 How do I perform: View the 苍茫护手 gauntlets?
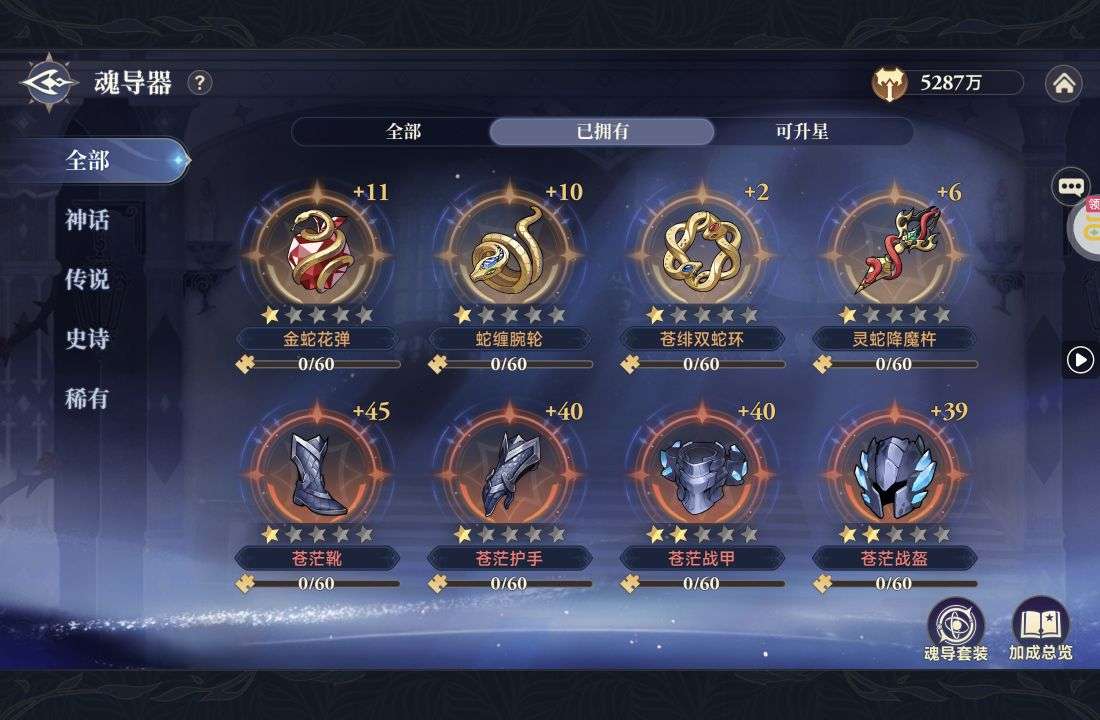point(509,470)
